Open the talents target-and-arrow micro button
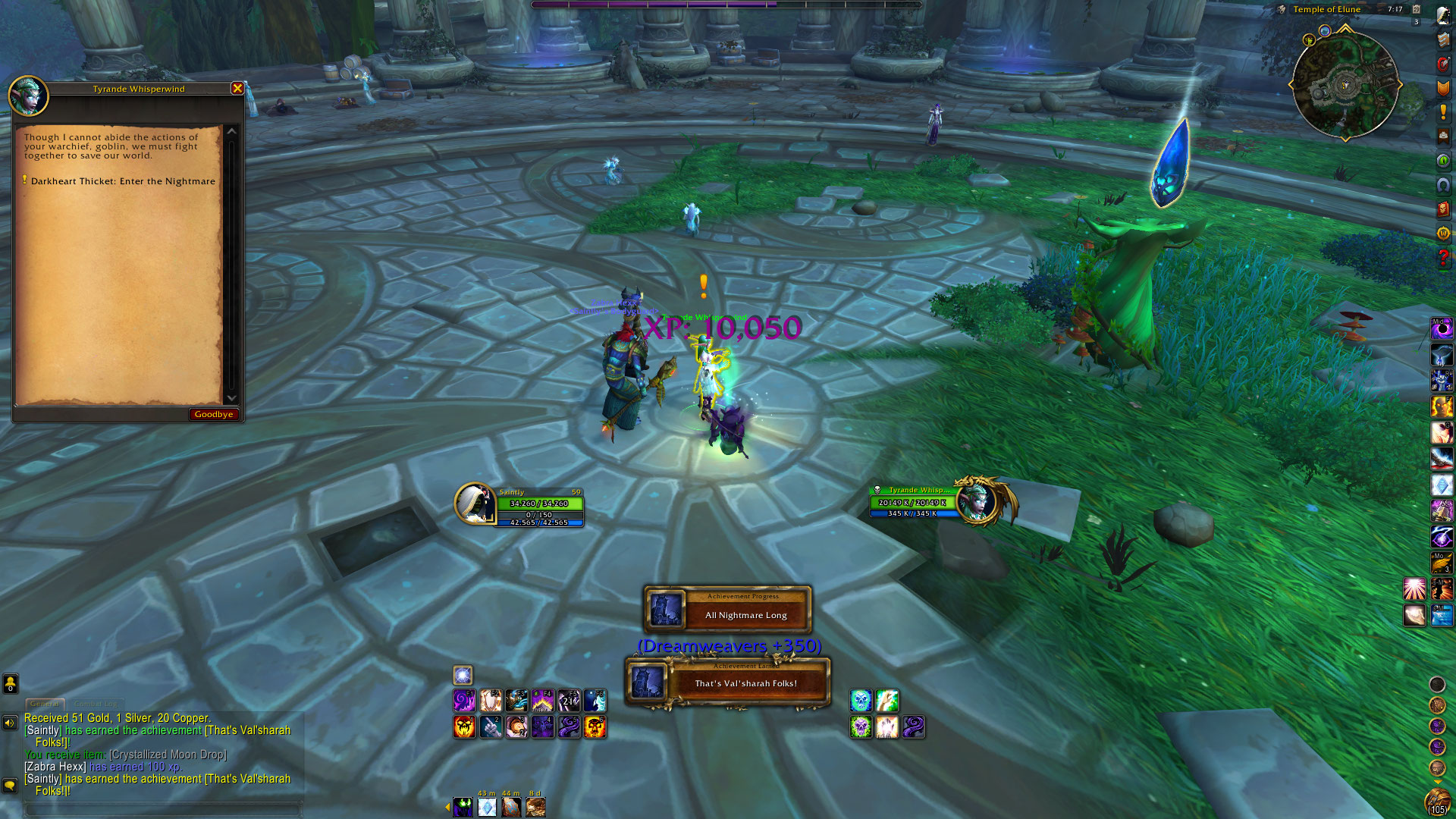The width and height of the screenshot is (1456, 819). point(1443,64)
